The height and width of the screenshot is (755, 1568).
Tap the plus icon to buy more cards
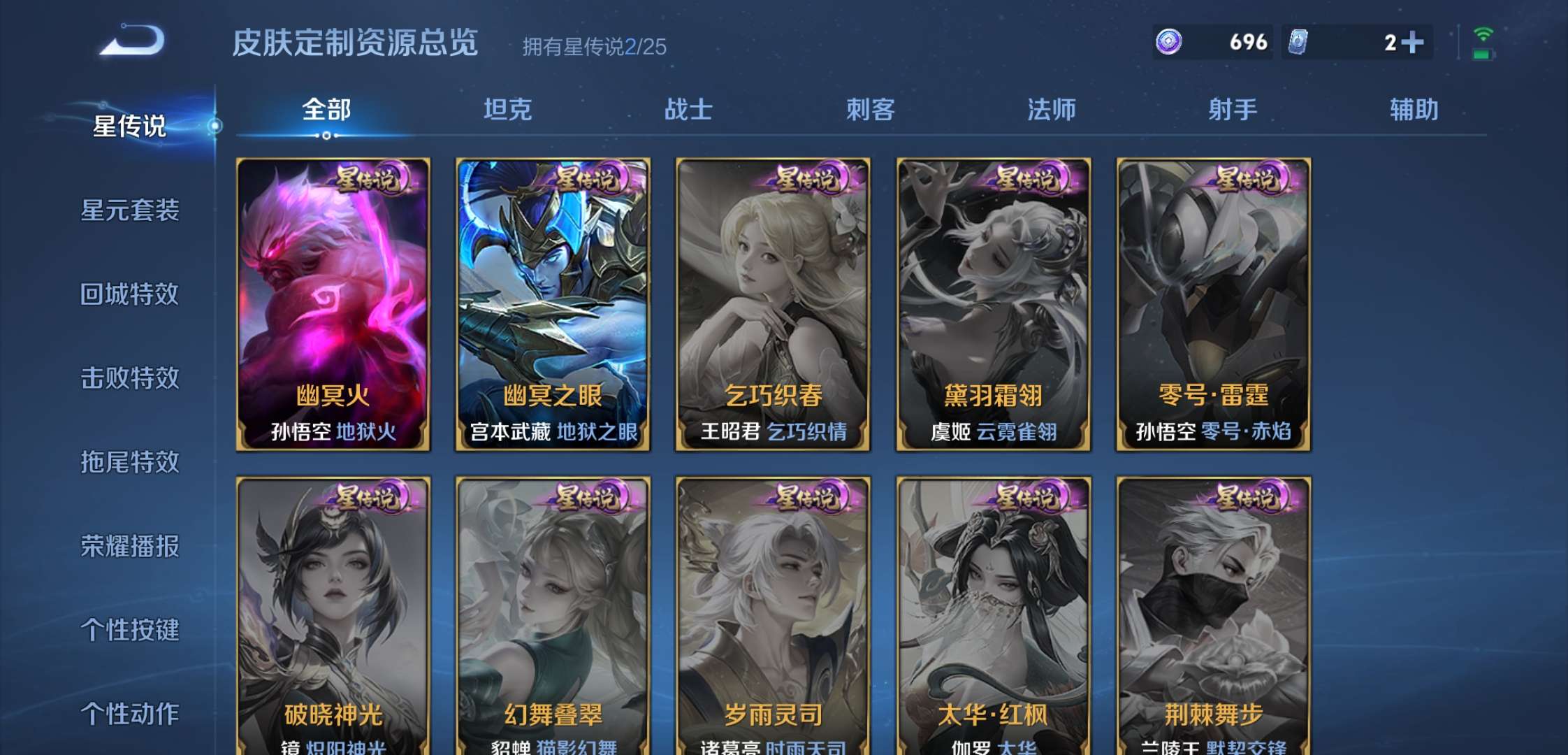pyautogui.click(x=1412, y=42)
